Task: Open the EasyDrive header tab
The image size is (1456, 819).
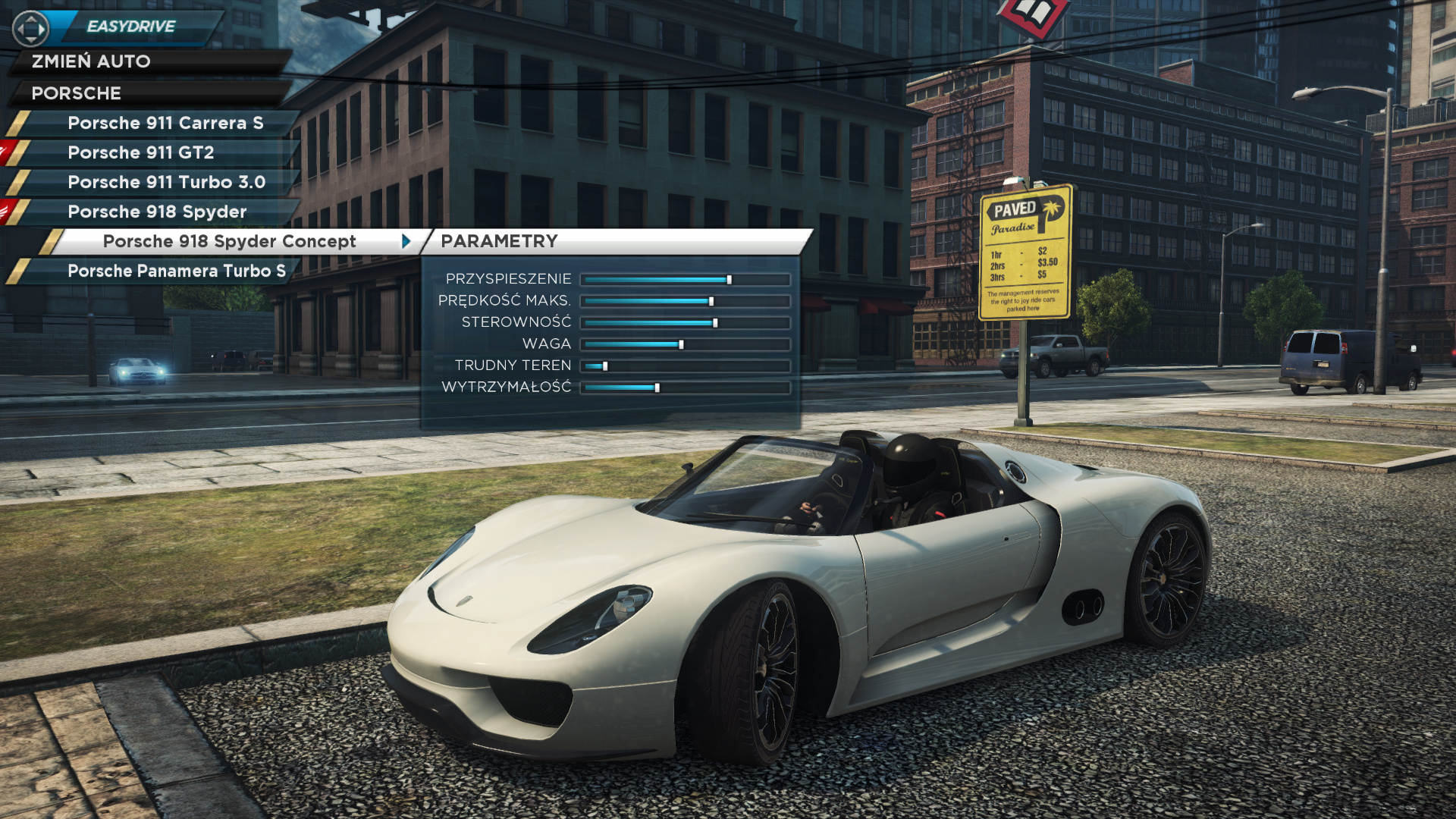Action: click(x=130, y=27)
